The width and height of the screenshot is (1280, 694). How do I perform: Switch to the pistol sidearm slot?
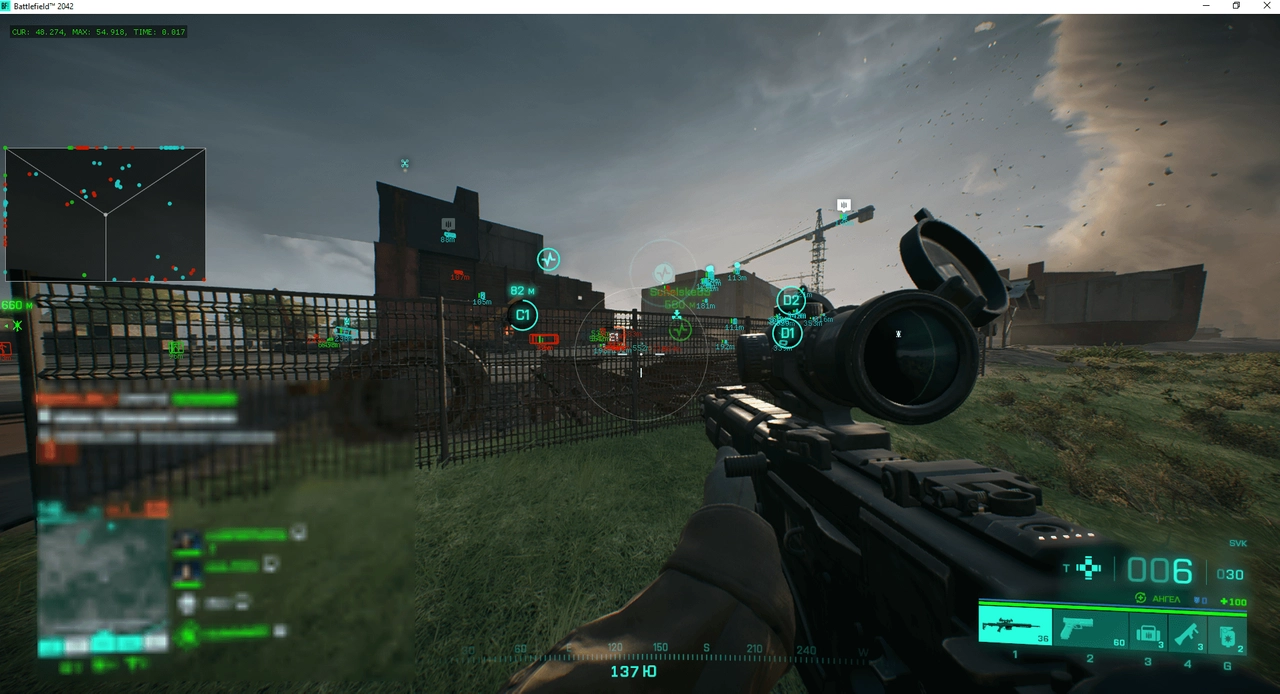tap(1090, 630)
